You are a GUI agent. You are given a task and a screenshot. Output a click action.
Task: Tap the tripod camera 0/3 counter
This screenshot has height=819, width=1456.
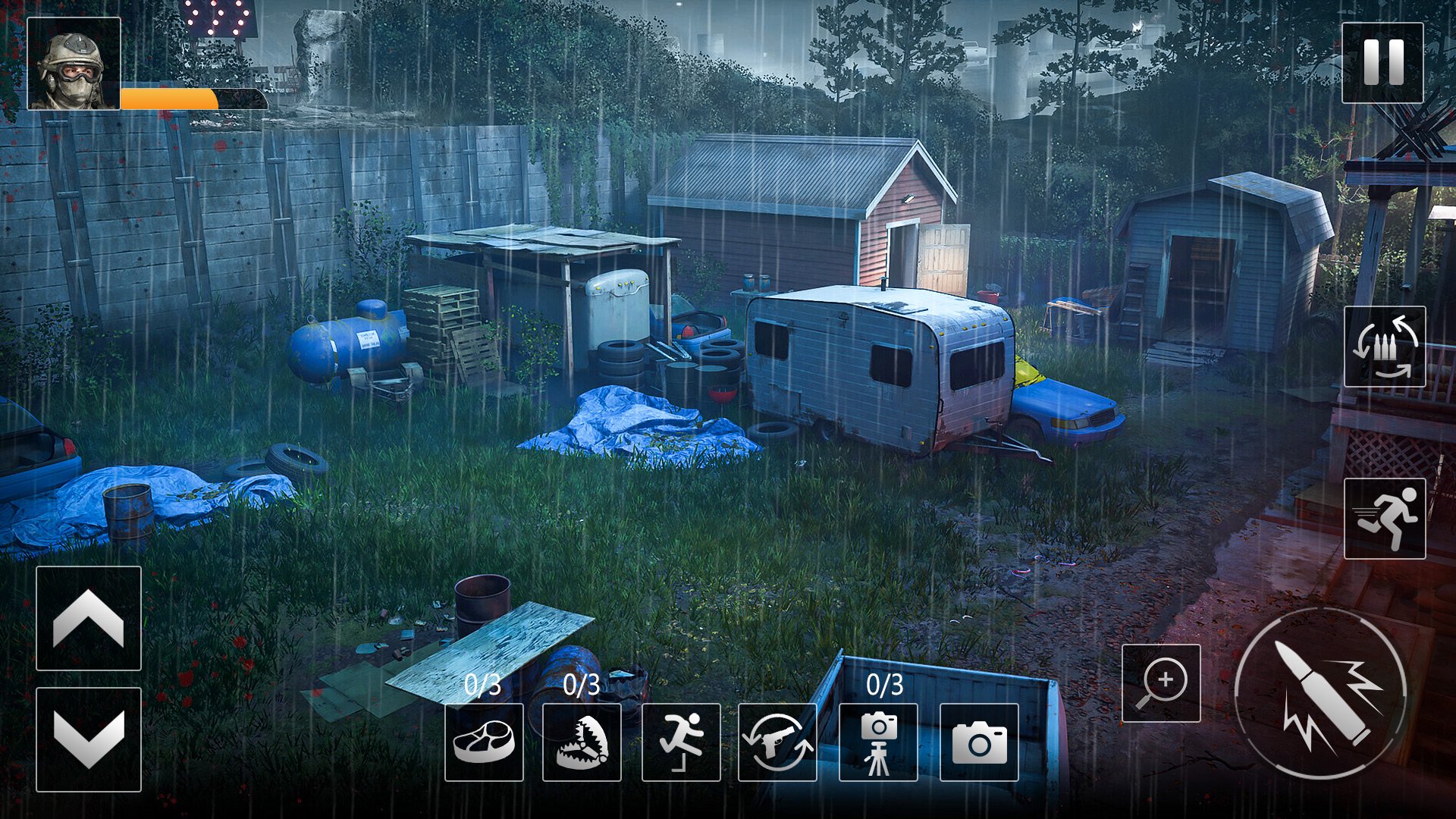click(883, 685)
